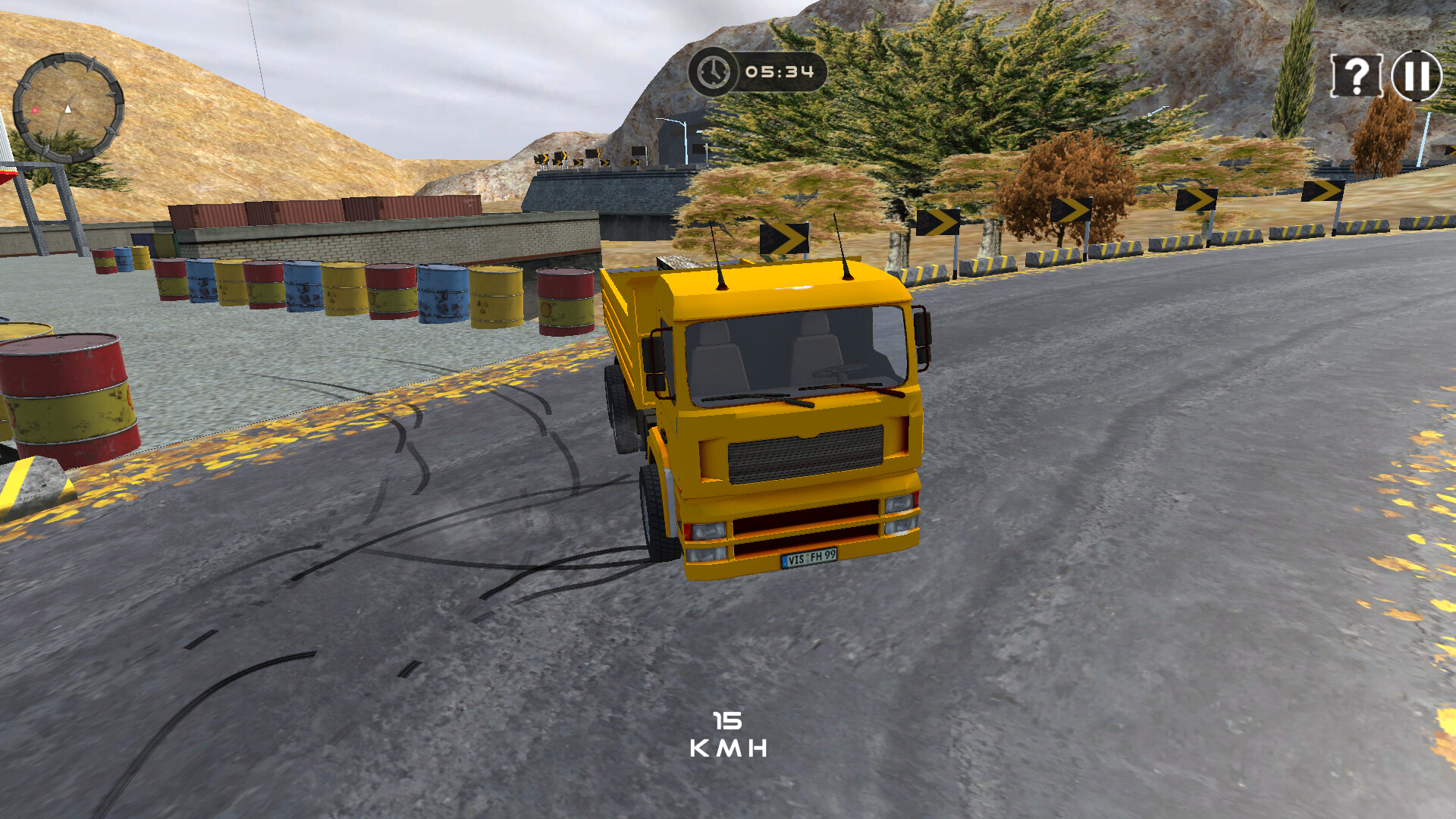
Task: Expand the compass for a larger map view
Action: [x=68, y=106]
